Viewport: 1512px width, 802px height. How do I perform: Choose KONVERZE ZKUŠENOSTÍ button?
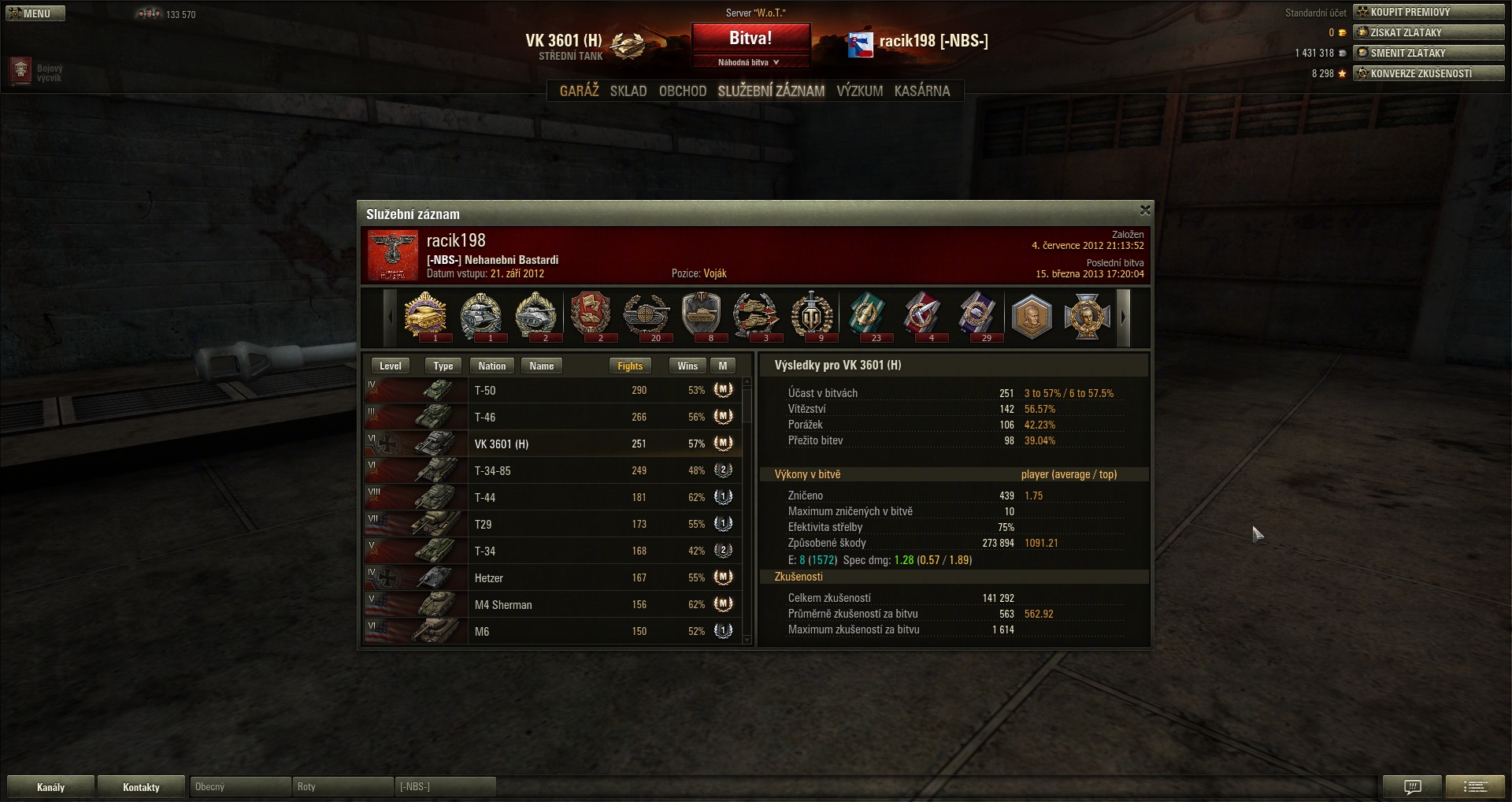click(x=1428, y=73)
